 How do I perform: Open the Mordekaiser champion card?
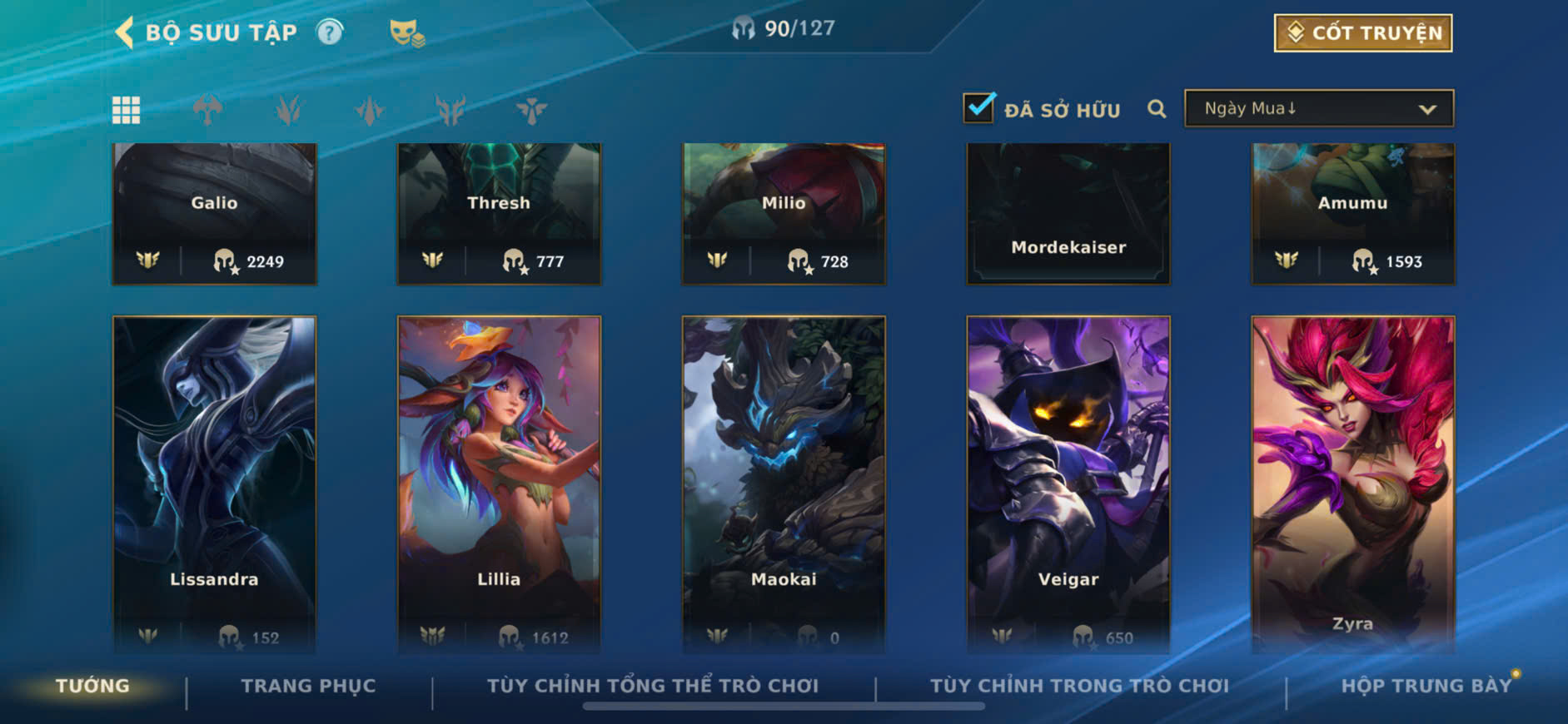coord(1068,214)
